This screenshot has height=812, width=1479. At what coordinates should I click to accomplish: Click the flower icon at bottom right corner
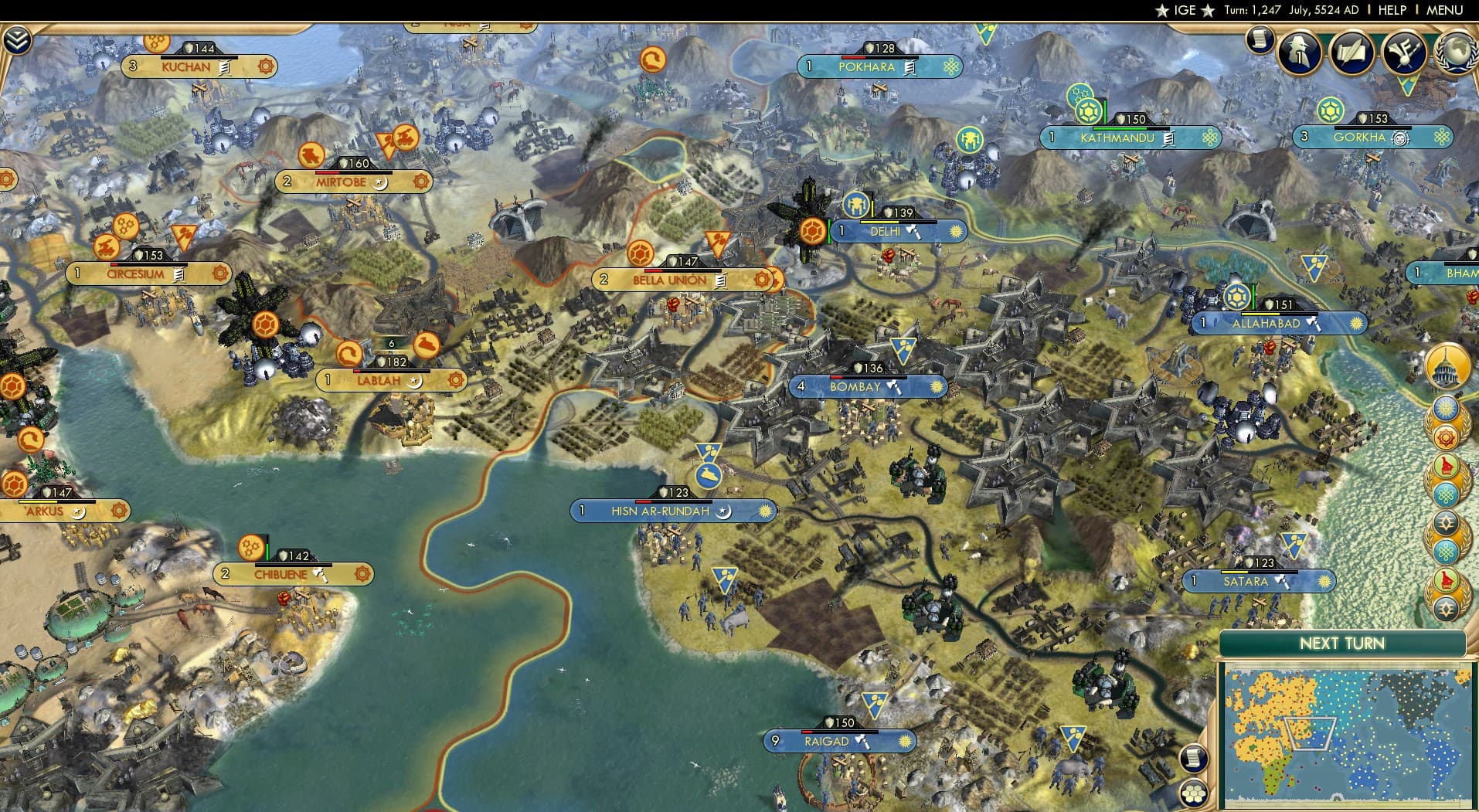pyautogui.click(x=1194, y=793)
